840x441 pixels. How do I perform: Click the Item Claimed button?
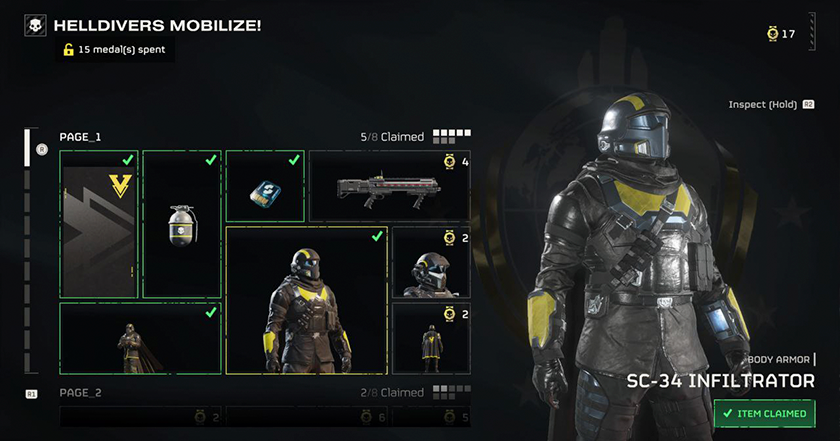pyautogui.click(x=765, y=413)
